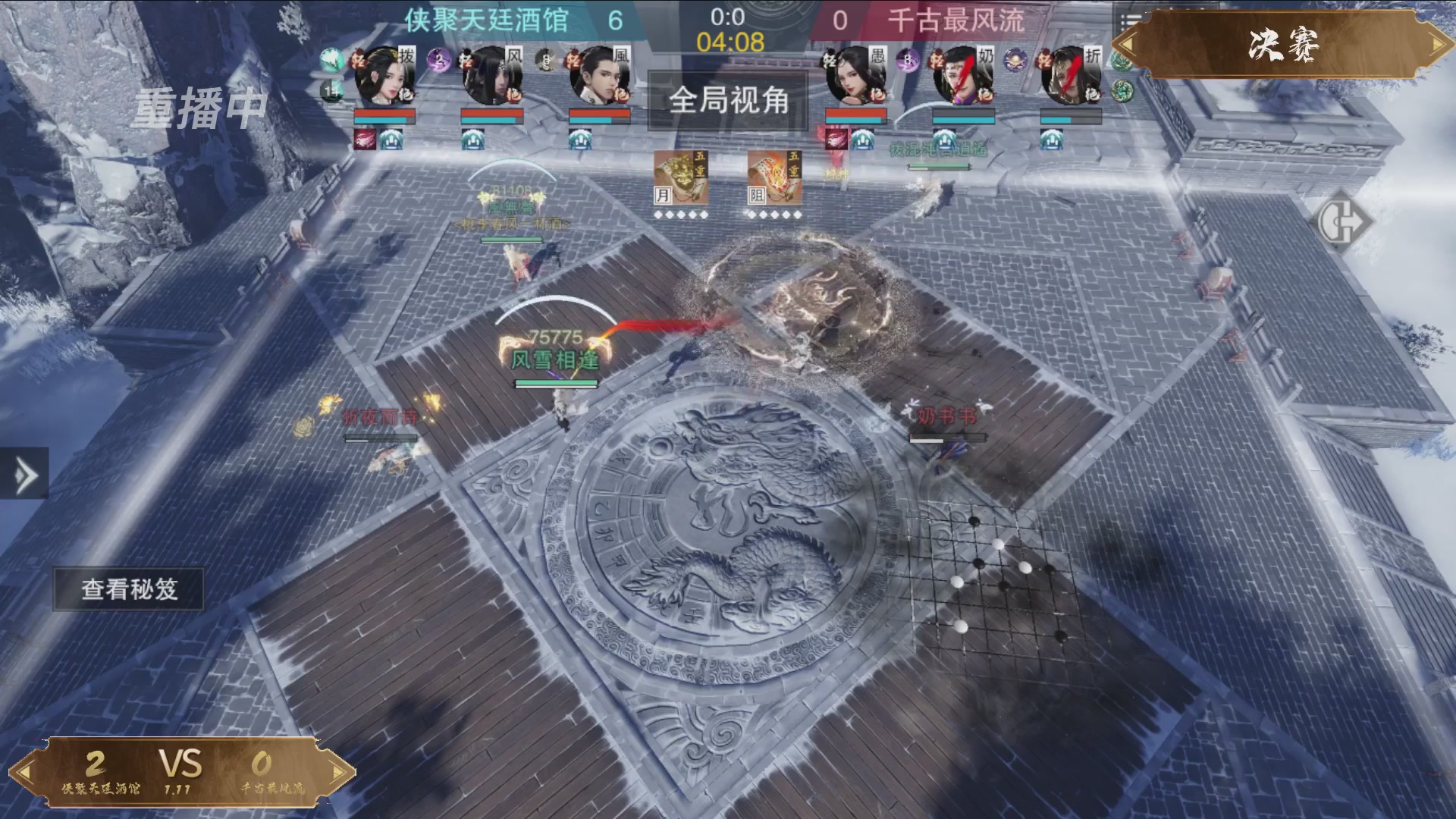
Task: Click the right arrow on the VS scoreboard
Action: (x=336, y=770)
